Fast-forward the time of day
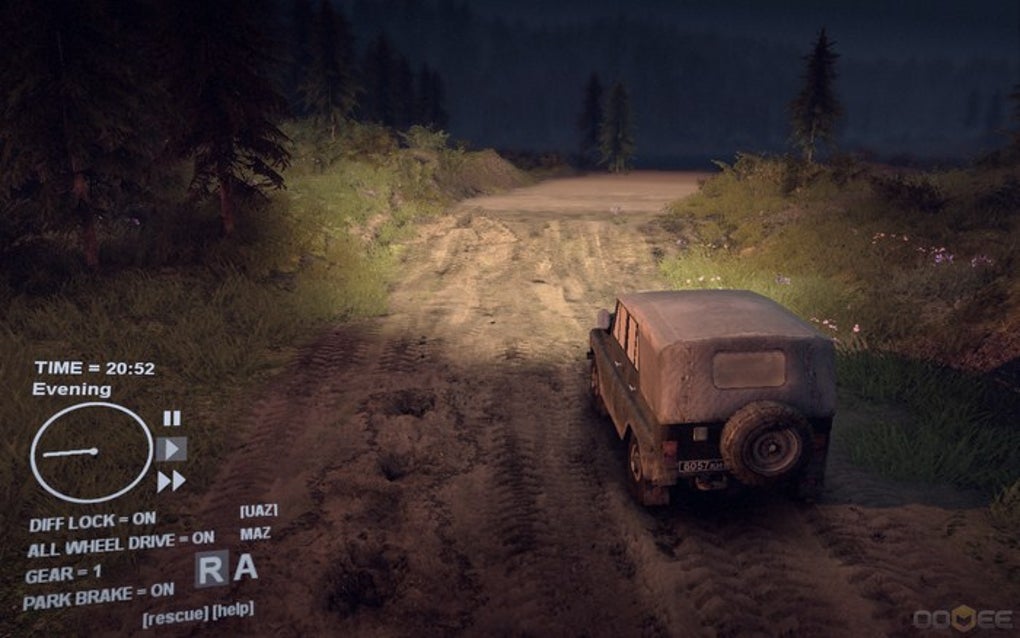The width and height of the screenshot is (1020, 638). pos(171,481)
